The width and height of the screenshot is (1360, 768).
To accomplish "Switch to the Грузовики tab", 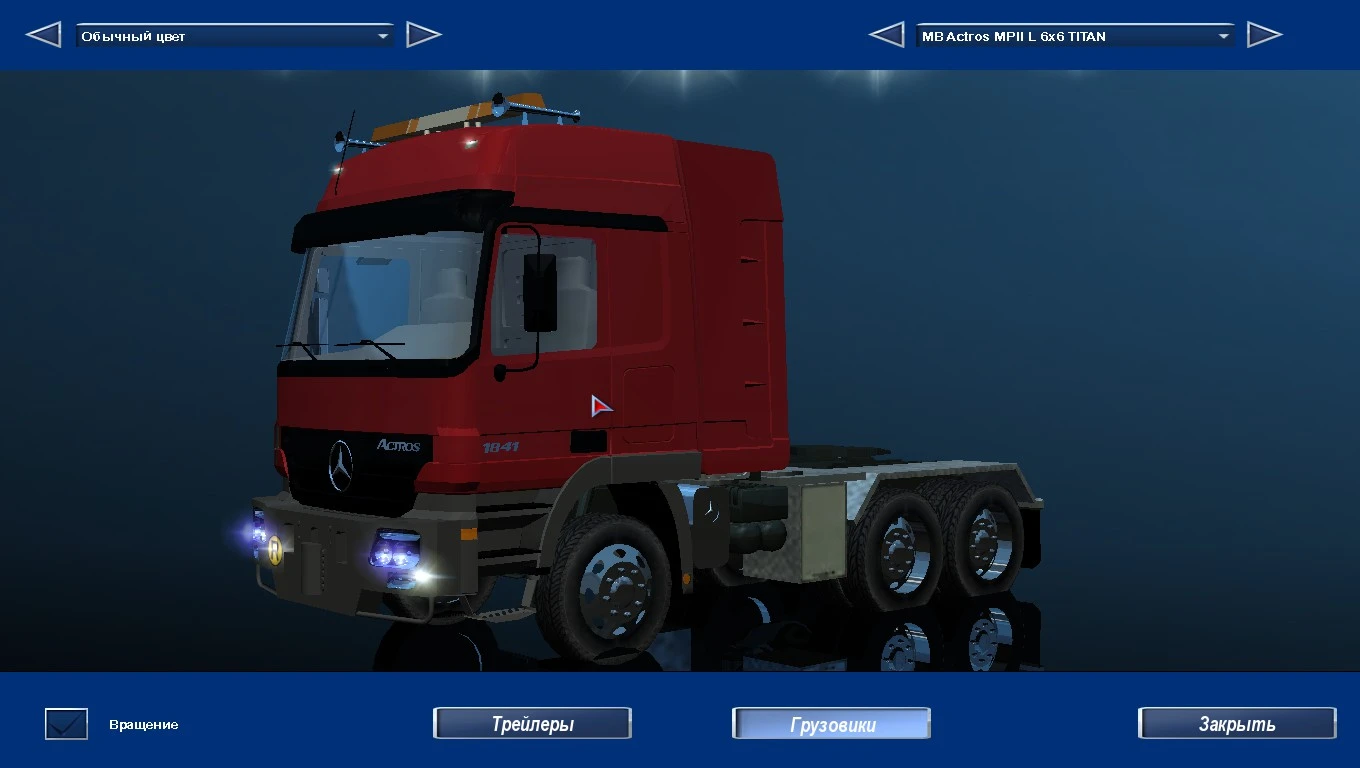I will click(831, 723).
